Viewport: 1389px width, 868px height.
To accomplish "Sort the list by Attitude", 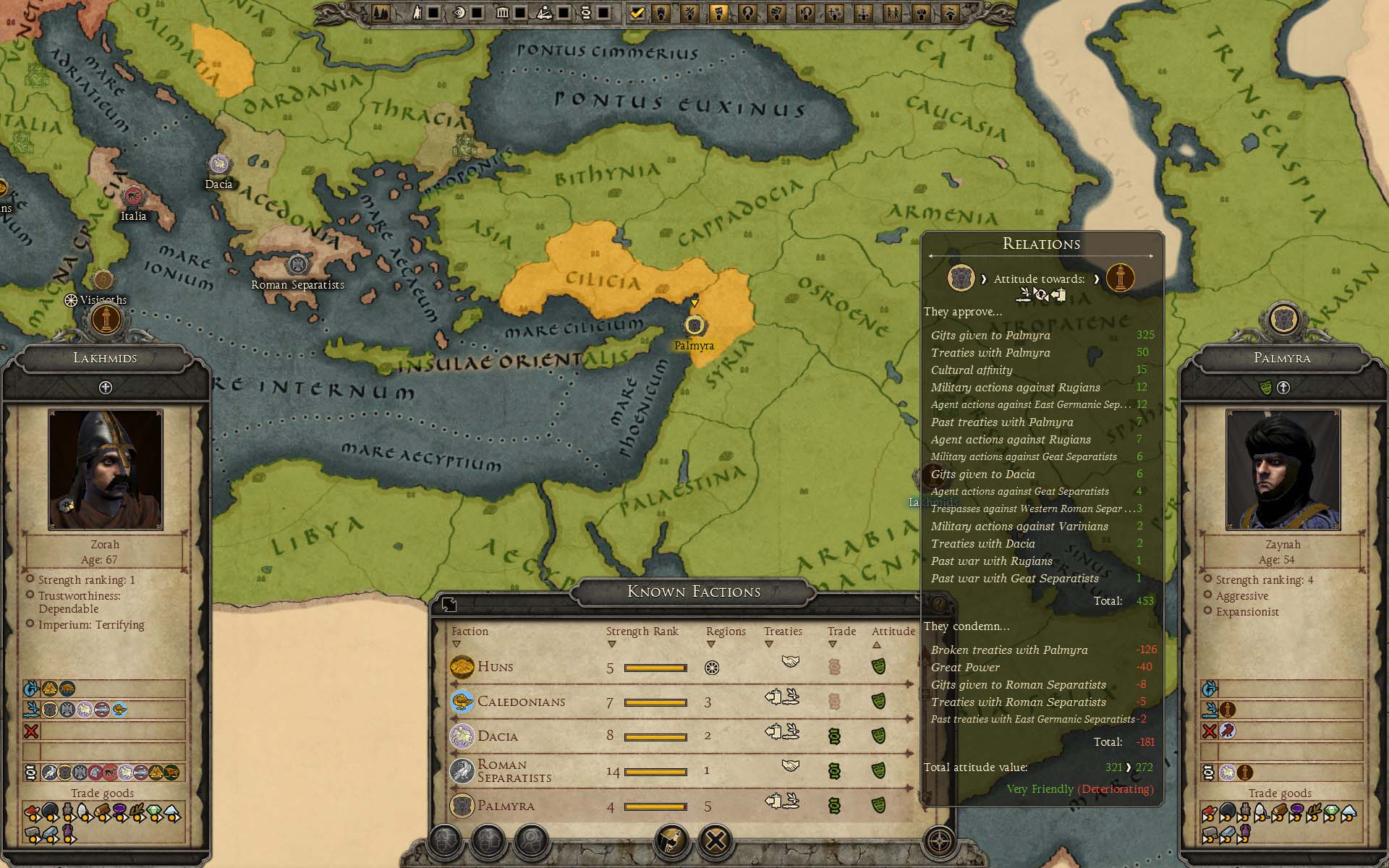I will tap(893, 631).
